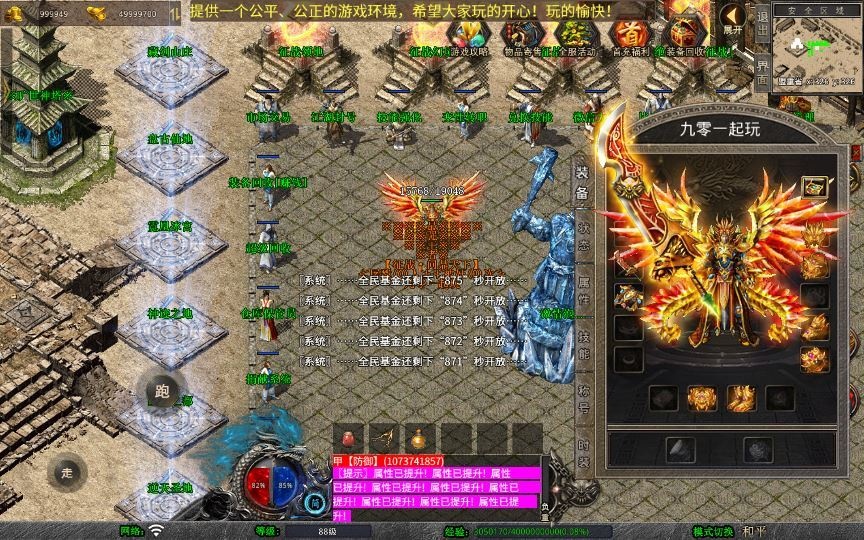The image size is (864, 540).
Task: Click the 展开 expand arrow button
Action: (734, 19)
